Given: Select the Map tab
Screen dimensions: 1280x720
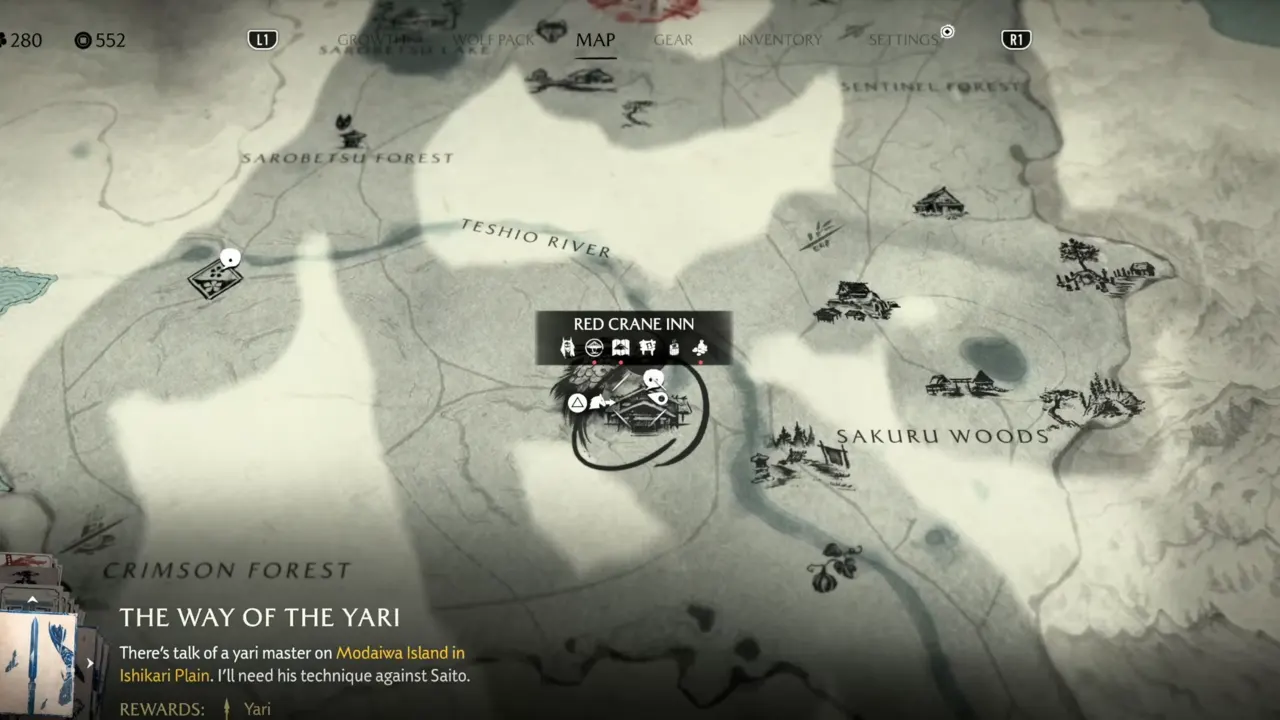Looking at the screenshot, I should (x=595, y=40).
